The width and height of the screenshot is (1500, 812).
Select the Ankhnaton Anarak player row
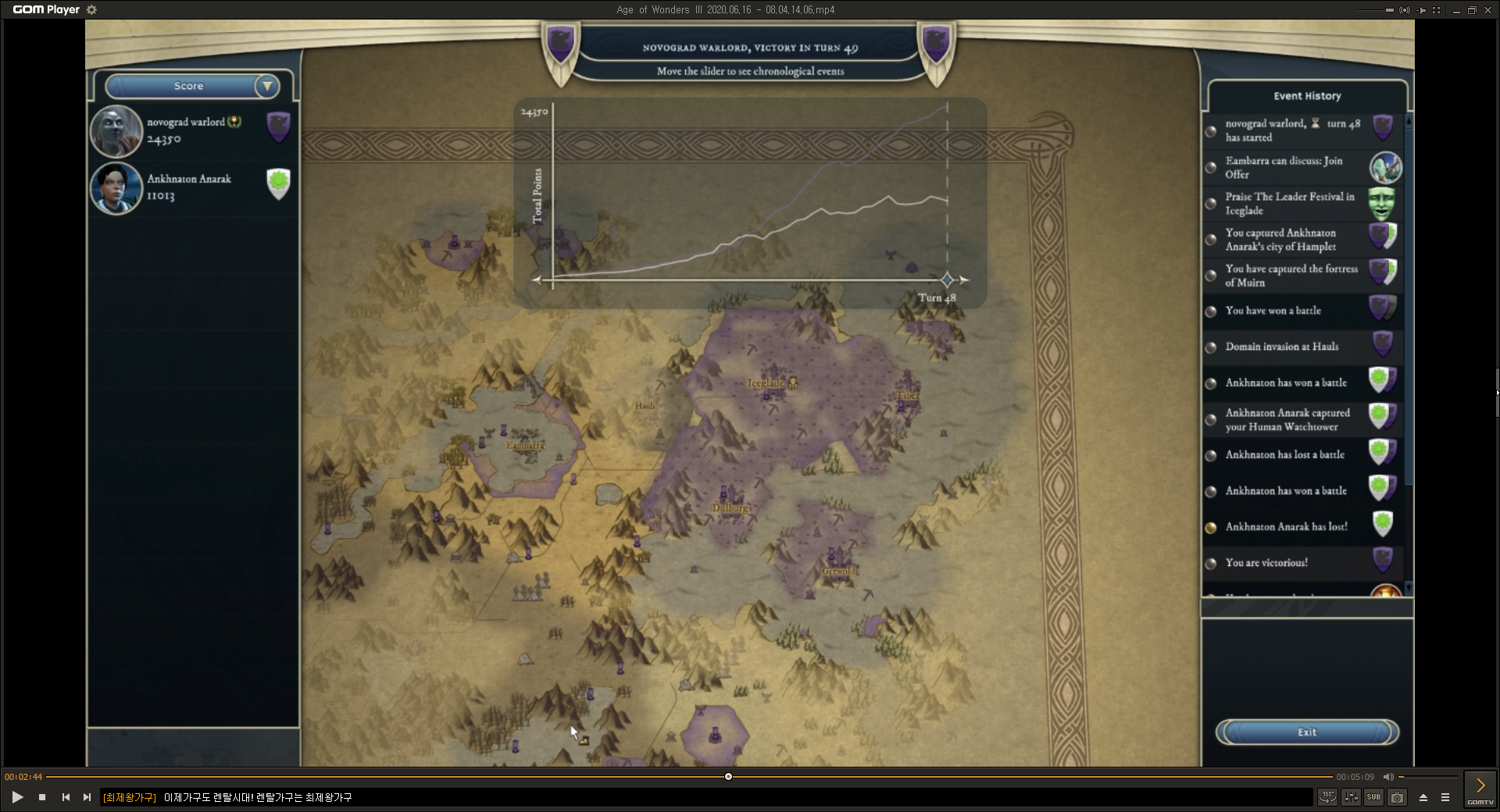(x=192, y=187)
